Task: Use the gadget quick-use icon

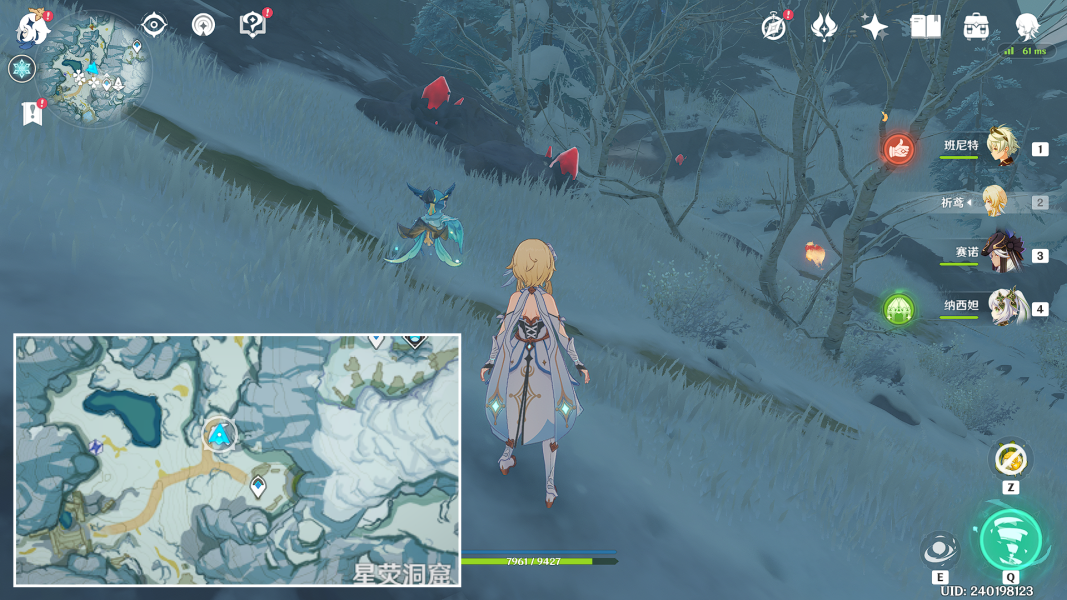Action: 1010,459
